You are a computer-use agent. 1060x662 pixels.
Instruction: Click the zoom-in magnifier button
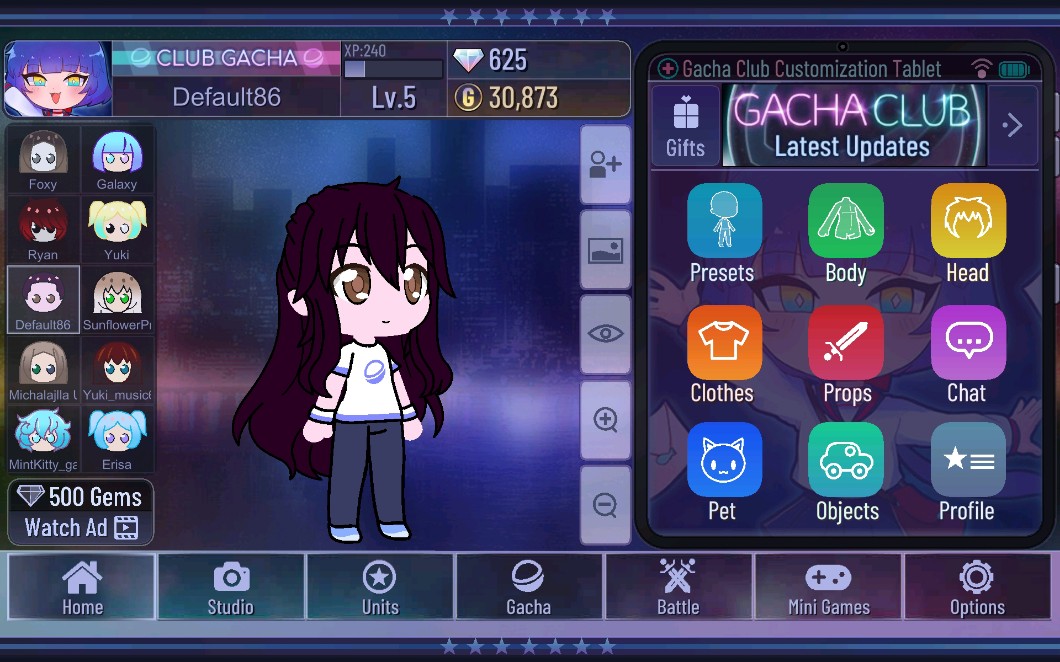pyautogui.click(x=605, y=420)
